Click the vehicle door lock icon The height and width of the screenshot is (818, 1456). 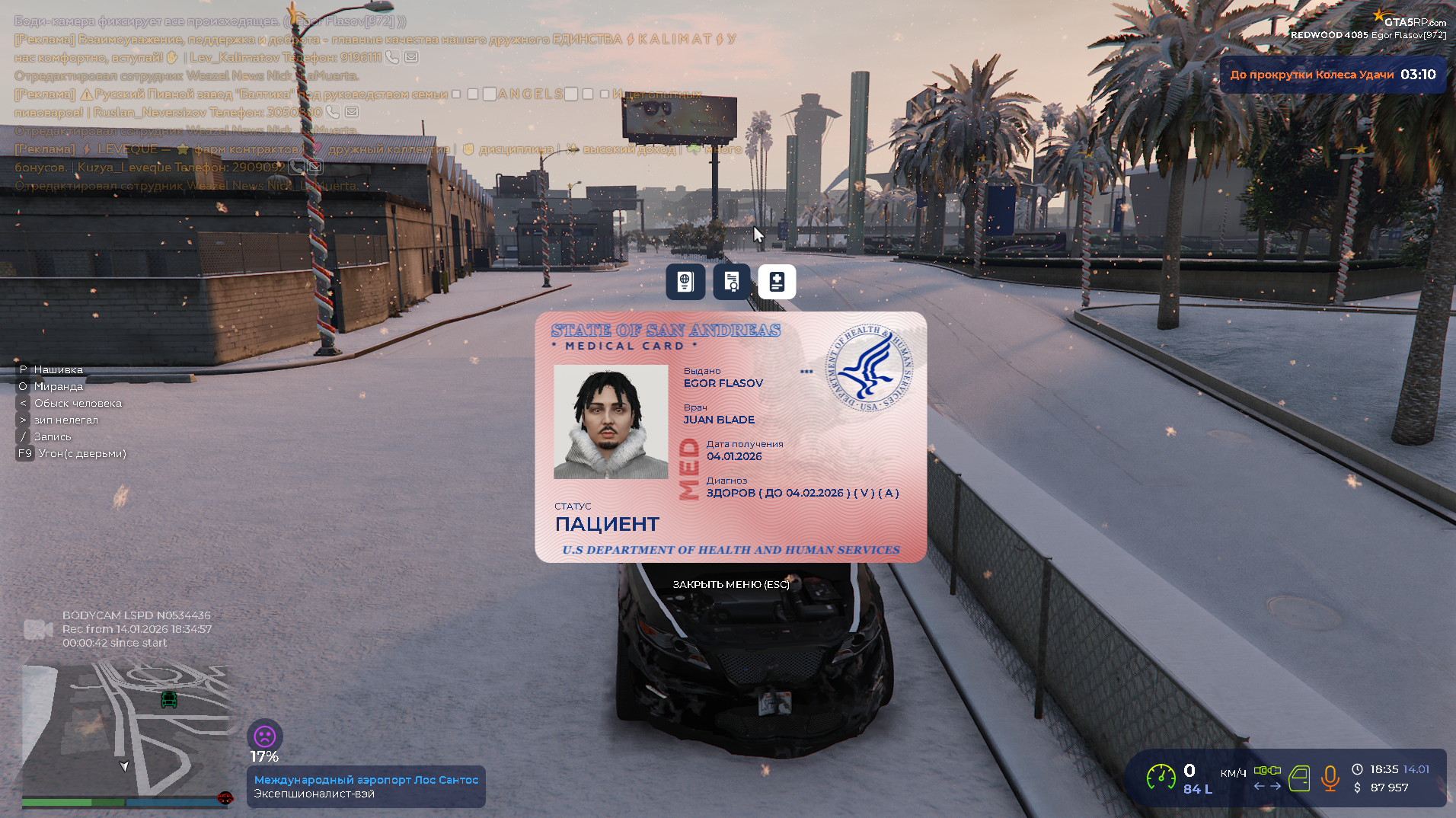[x=1299, y=778]
